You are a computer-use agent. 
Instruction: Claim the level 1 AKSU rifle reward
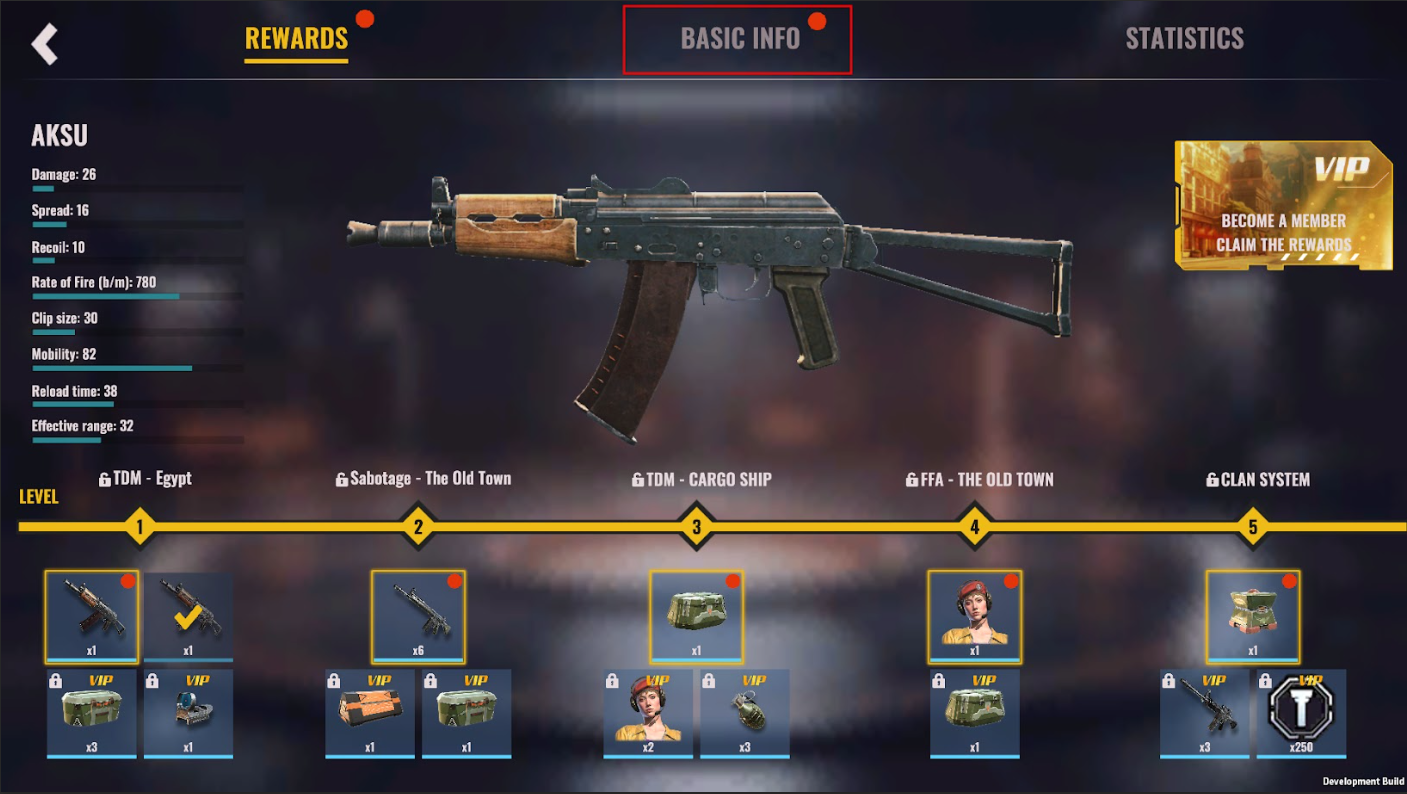point(92,617)
